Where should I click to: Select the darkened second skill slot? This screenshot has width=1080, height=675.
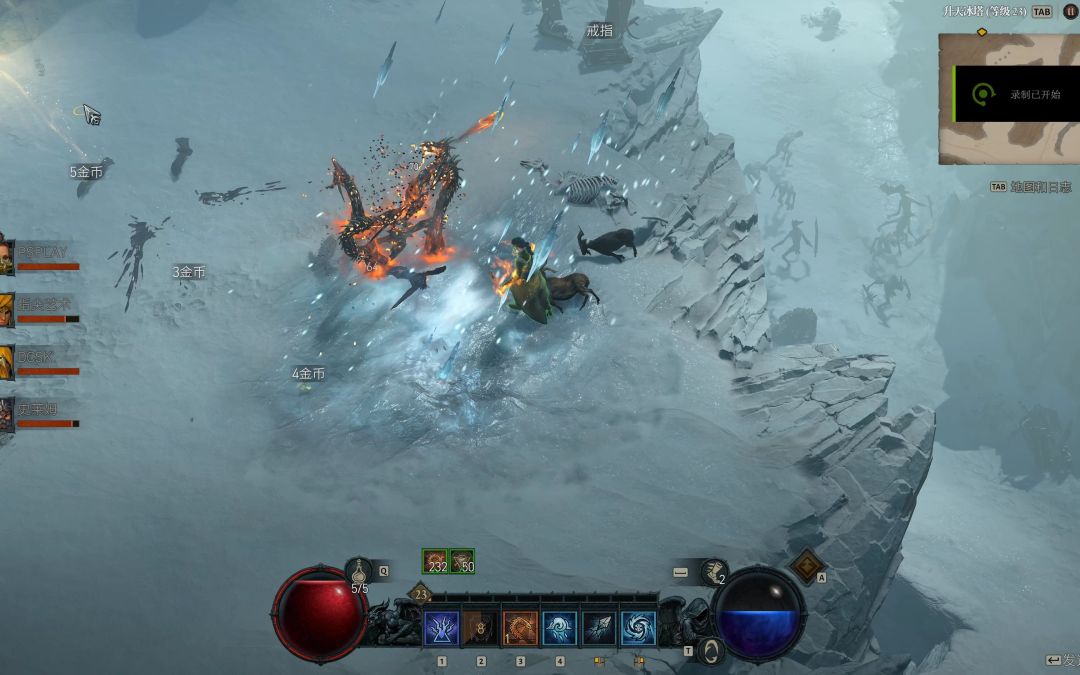481,628
